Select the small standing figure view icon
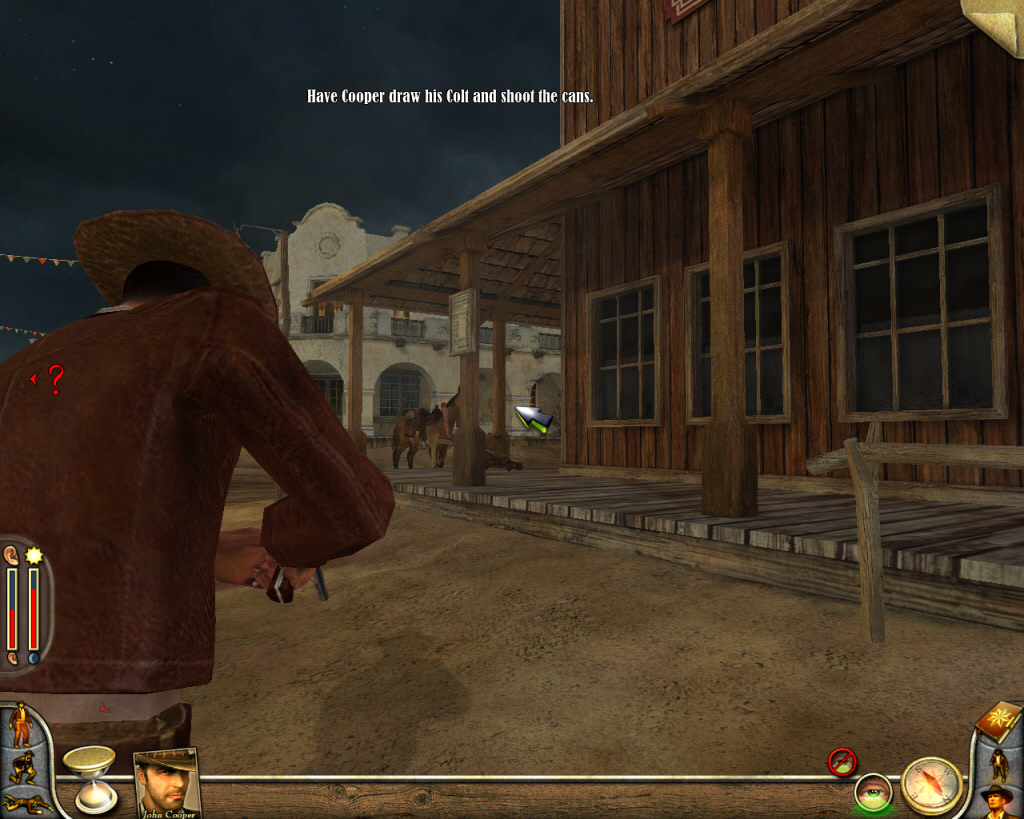The image size is (1024, 819). 998,764
